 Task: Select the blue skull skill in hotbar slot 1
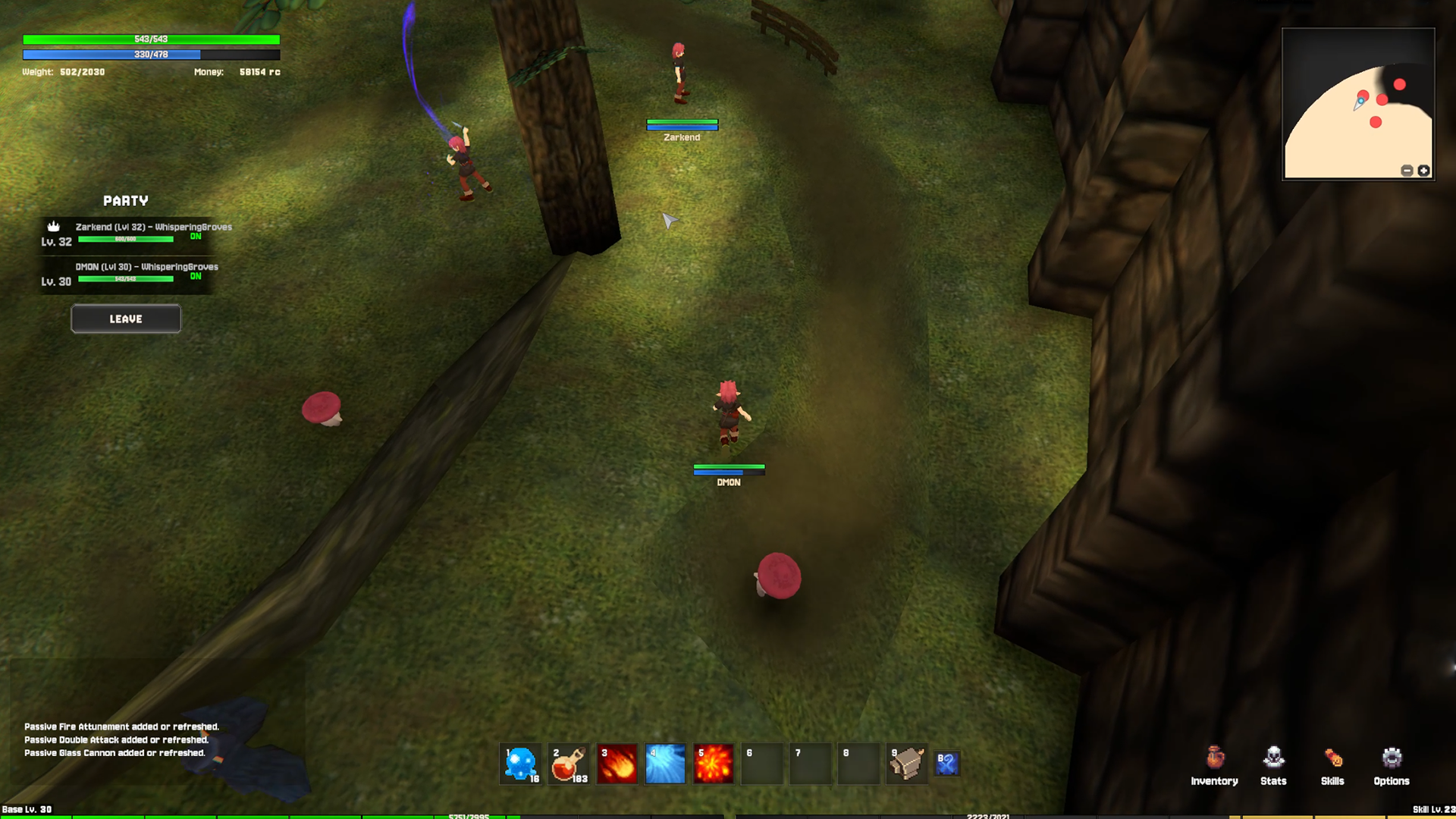click(520, 763)
